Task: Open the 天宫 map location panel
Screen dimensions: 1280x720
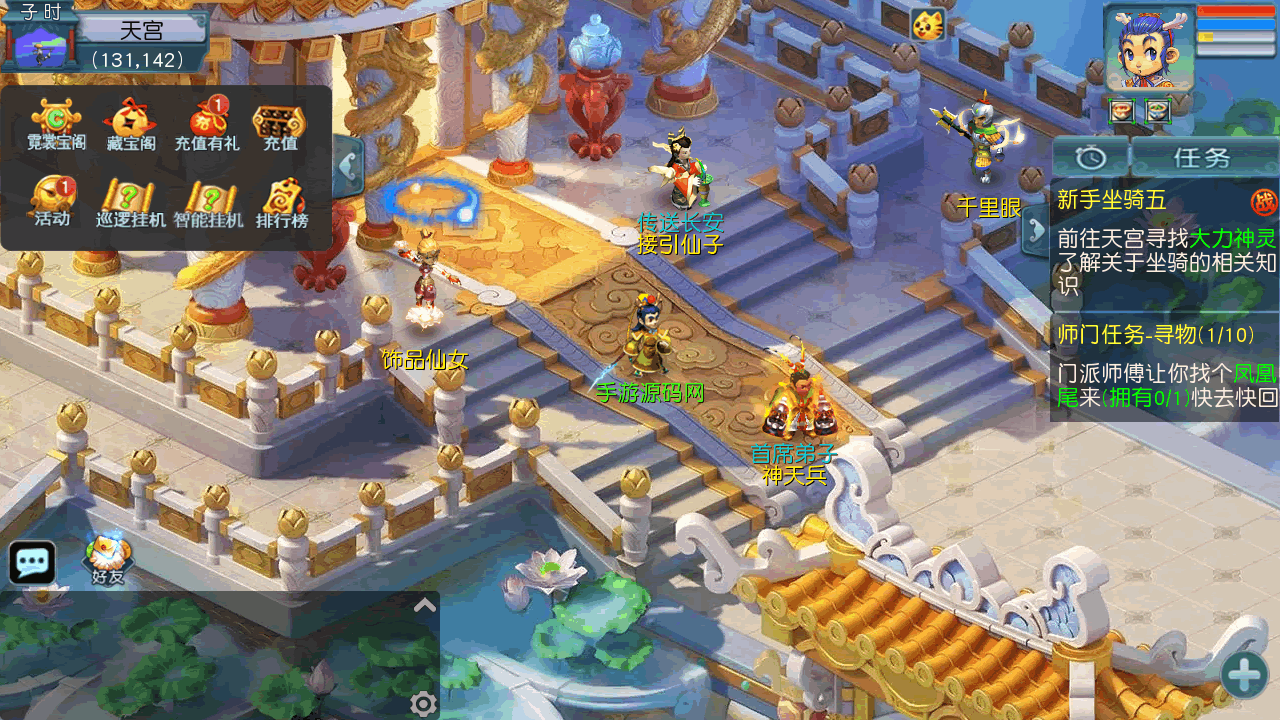Action: (141, 31)
